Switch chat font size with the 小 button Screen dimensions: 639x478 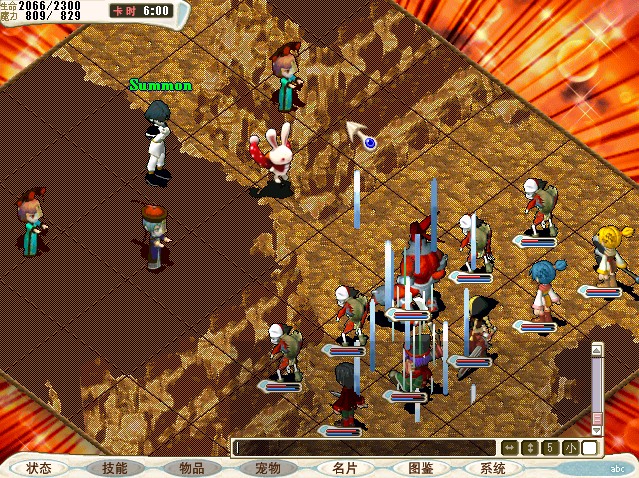569,448
